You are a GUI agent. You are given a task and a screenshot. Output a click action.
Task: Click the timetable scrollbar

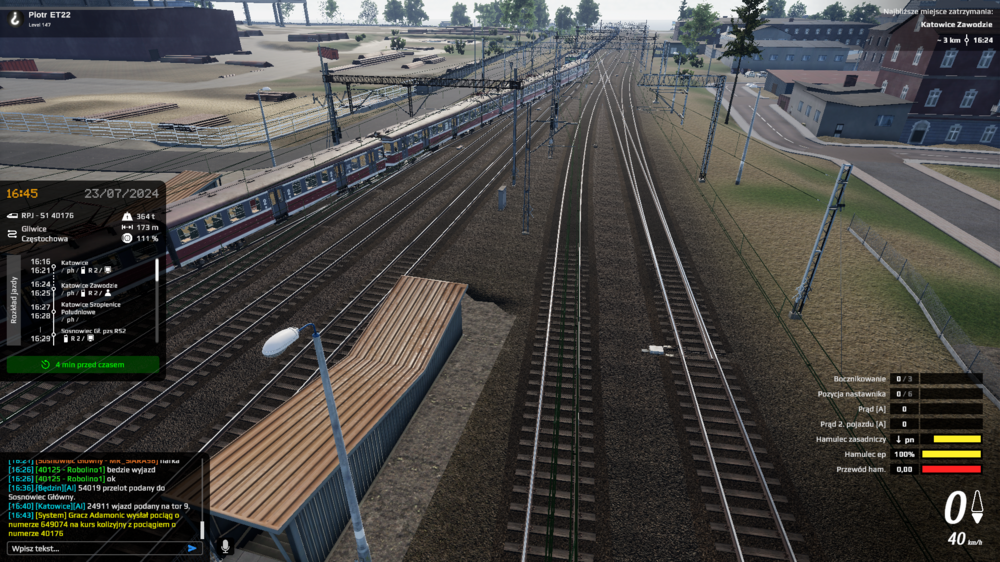[x=157, y=300]
